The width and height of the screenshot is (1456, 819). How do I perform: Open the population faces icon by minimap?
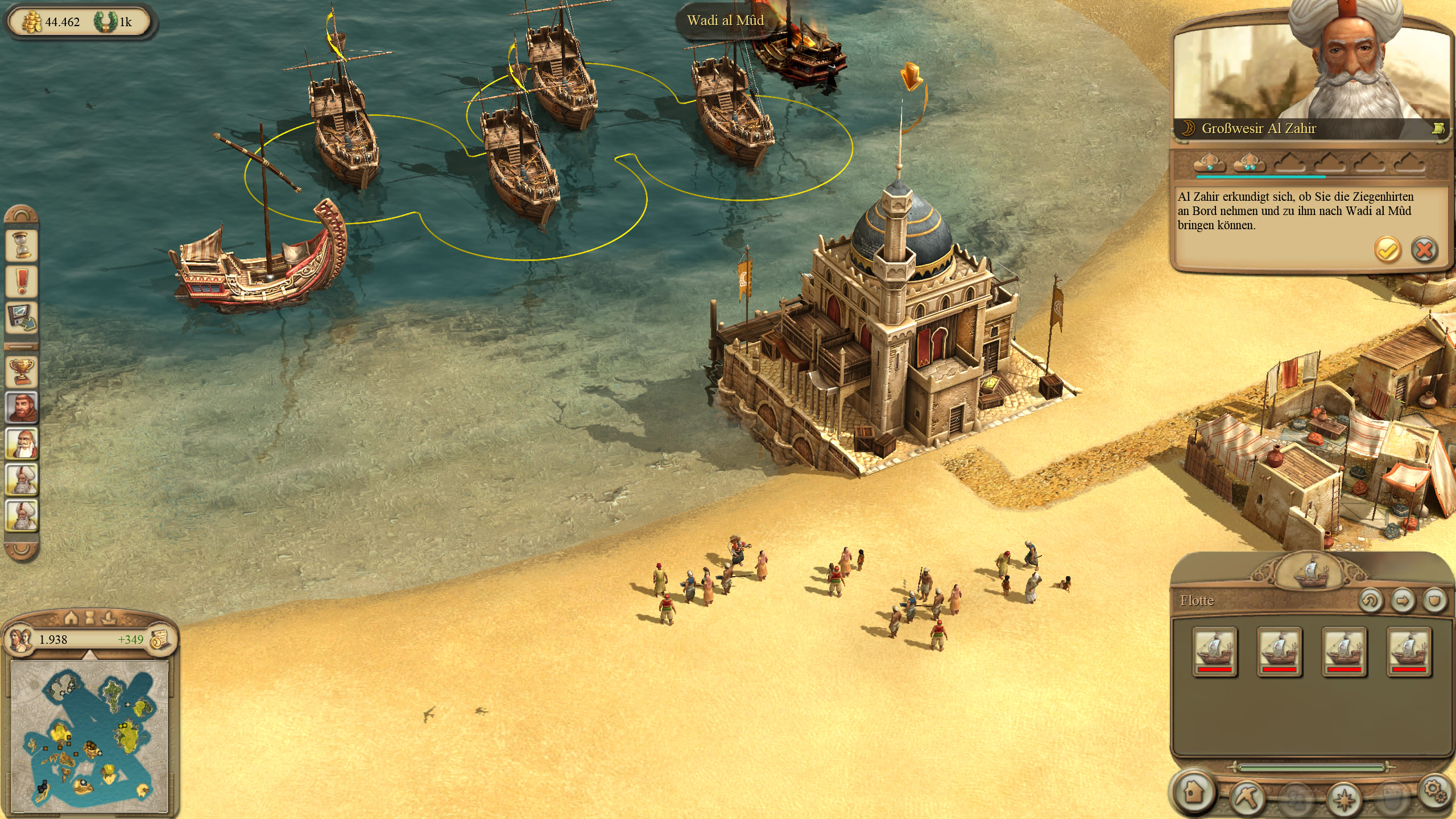(x=20, y=639)
